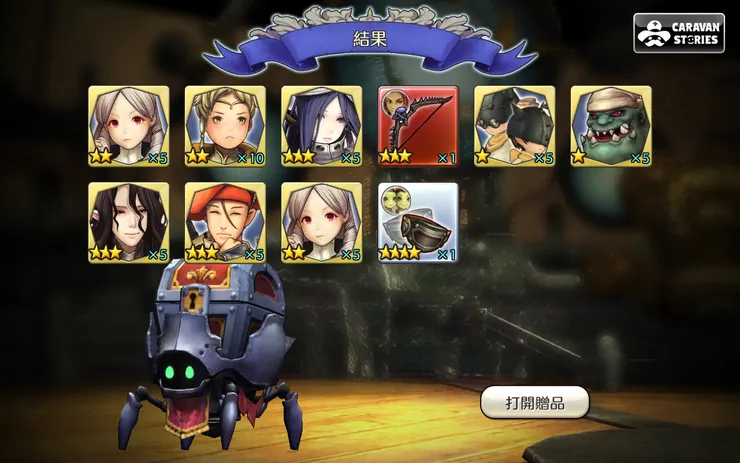Choose the purple-haired three-star character reward
740x463 pixels.
coord(321,126)
